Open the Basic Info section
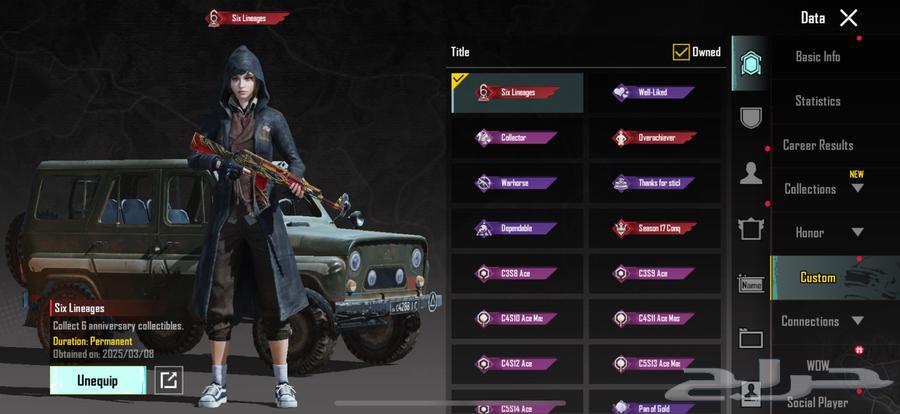The width and height of the screenshot is (900, 414). 817,57
